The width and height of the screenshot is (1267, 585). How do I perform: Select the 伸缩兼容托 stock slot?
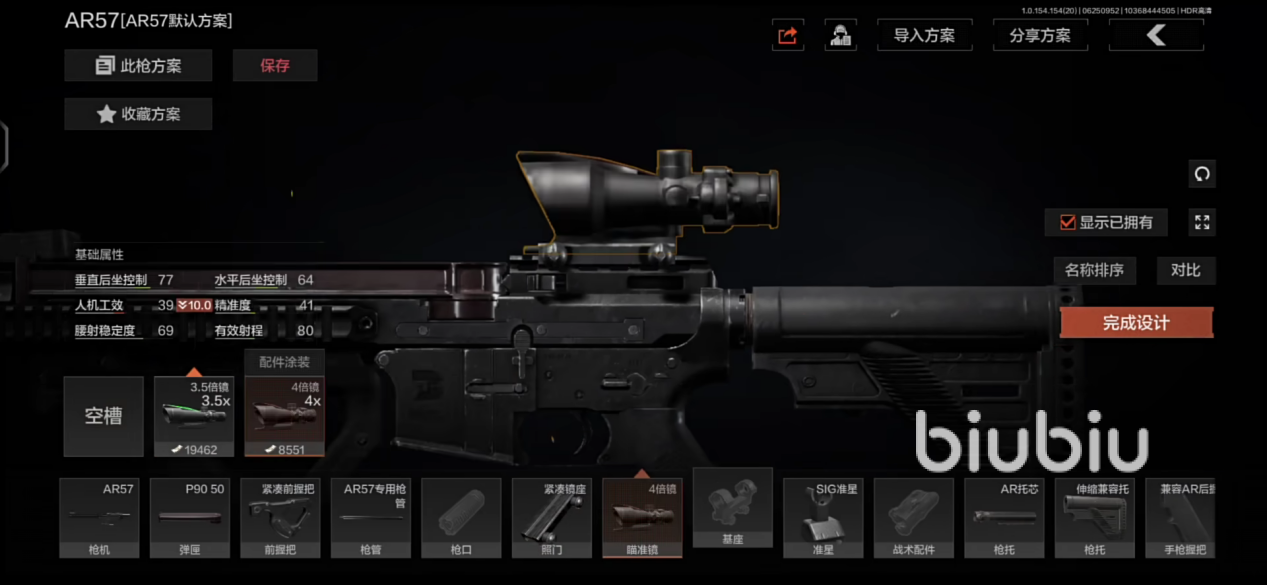point(1095,517)
